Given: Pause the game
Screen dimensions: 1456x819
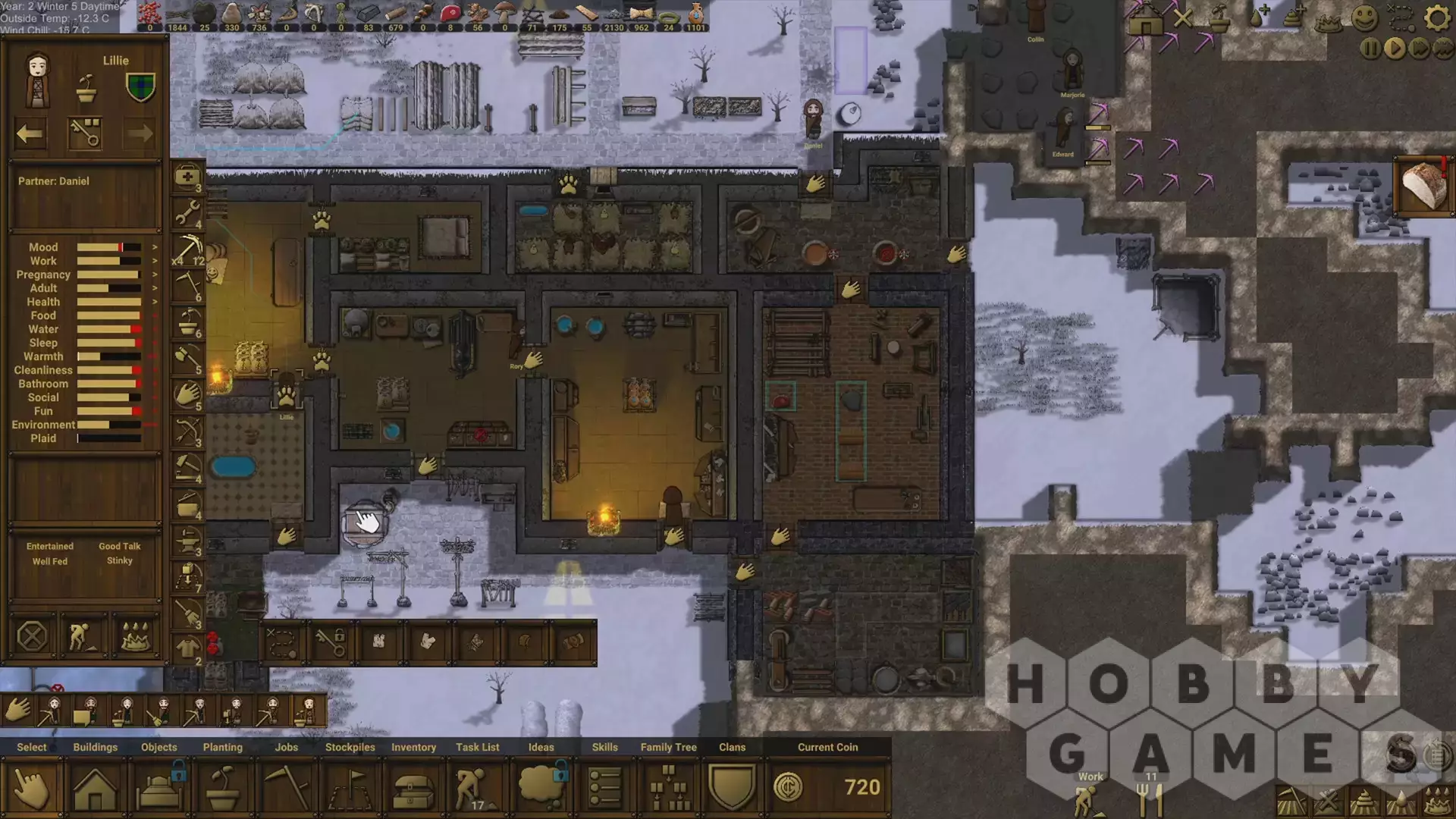Looking at the screenshot, I should point(1370,49).
